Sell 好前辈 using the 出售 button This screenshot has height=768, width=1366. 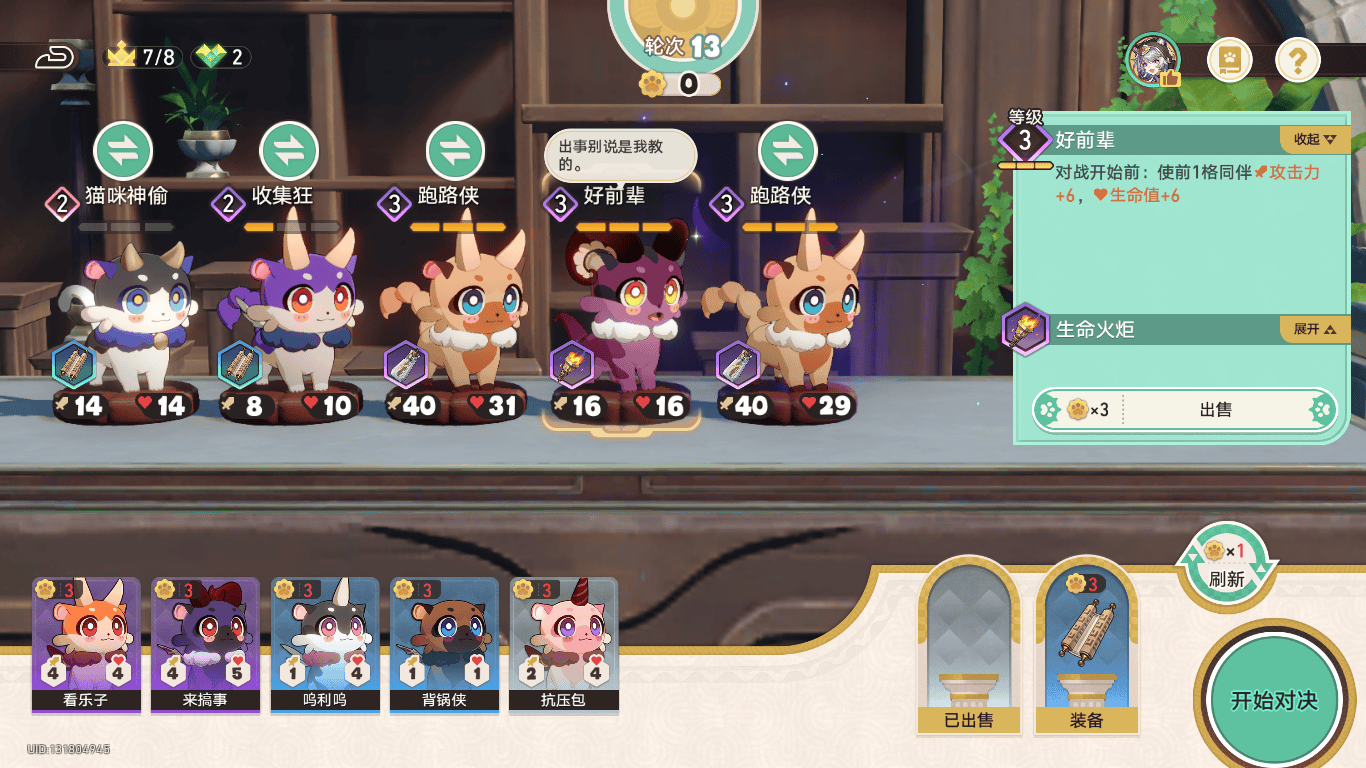(1215, 410)
